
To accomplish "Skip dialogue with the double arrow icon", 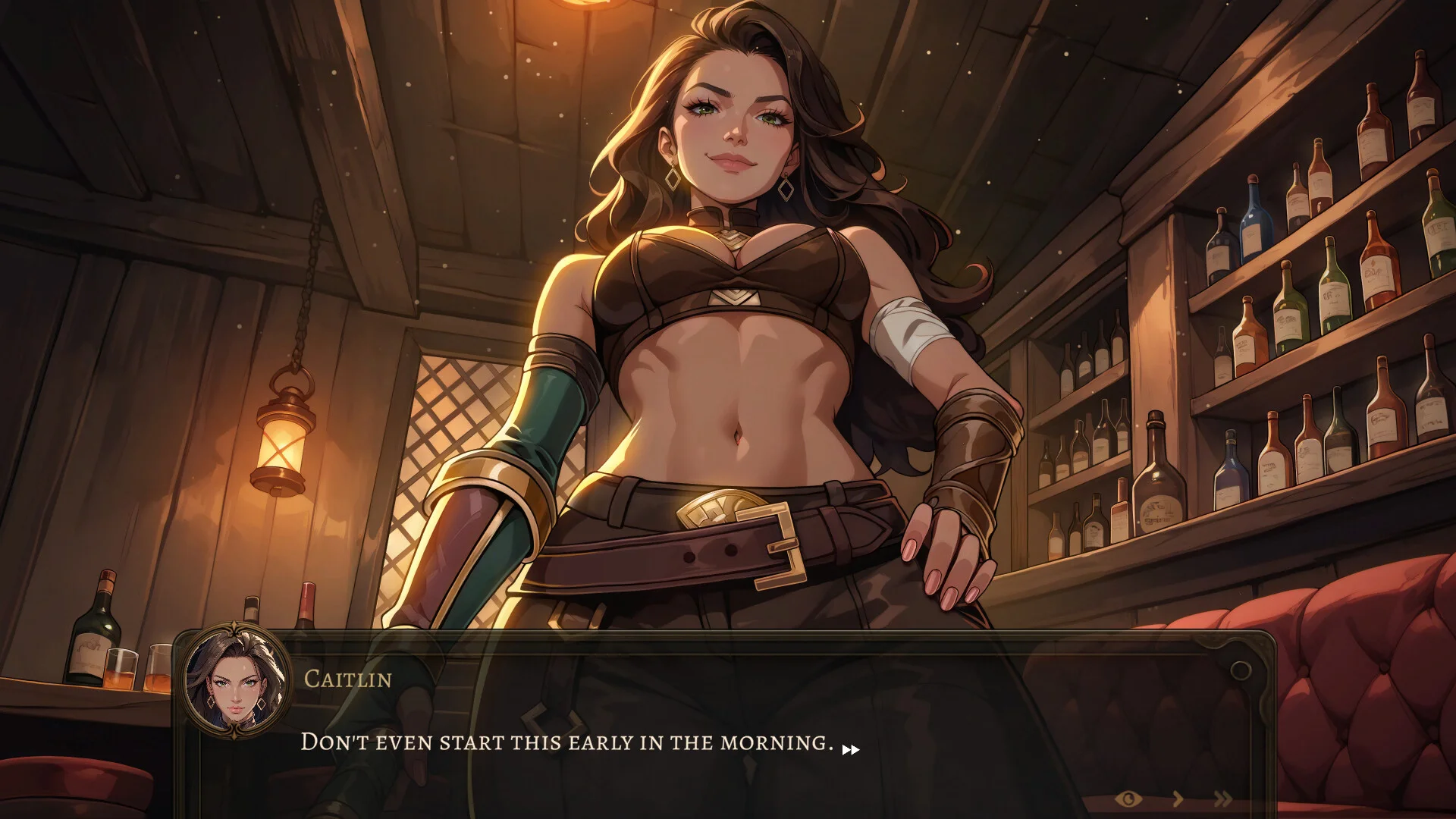I will [x=1222, y=799].
